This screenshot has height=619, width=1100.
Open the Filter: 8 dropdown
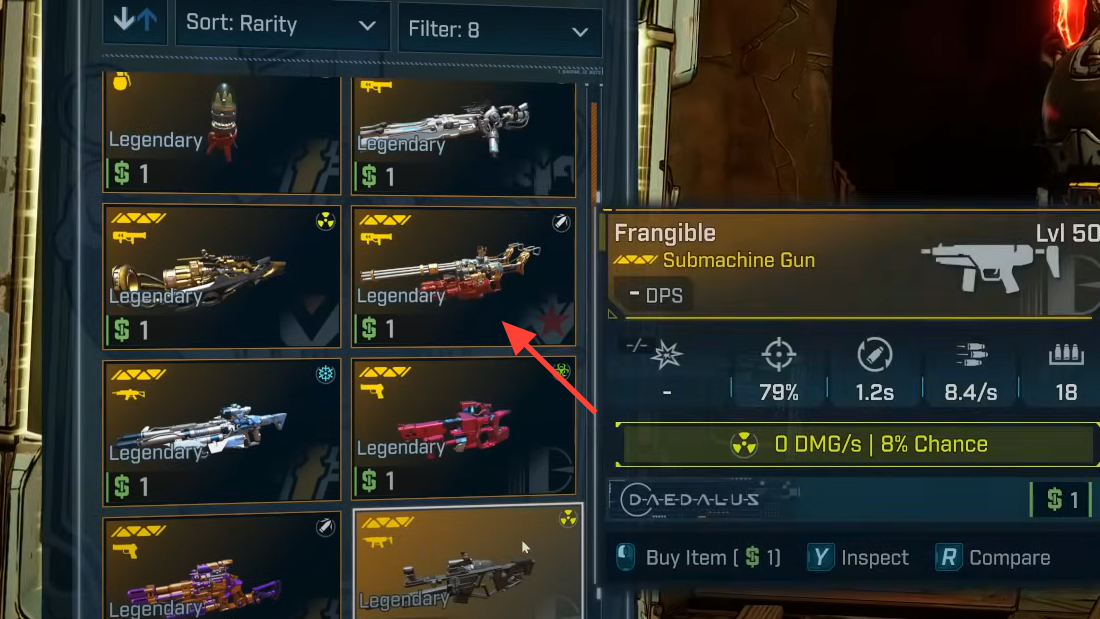[x=499, y=30]
